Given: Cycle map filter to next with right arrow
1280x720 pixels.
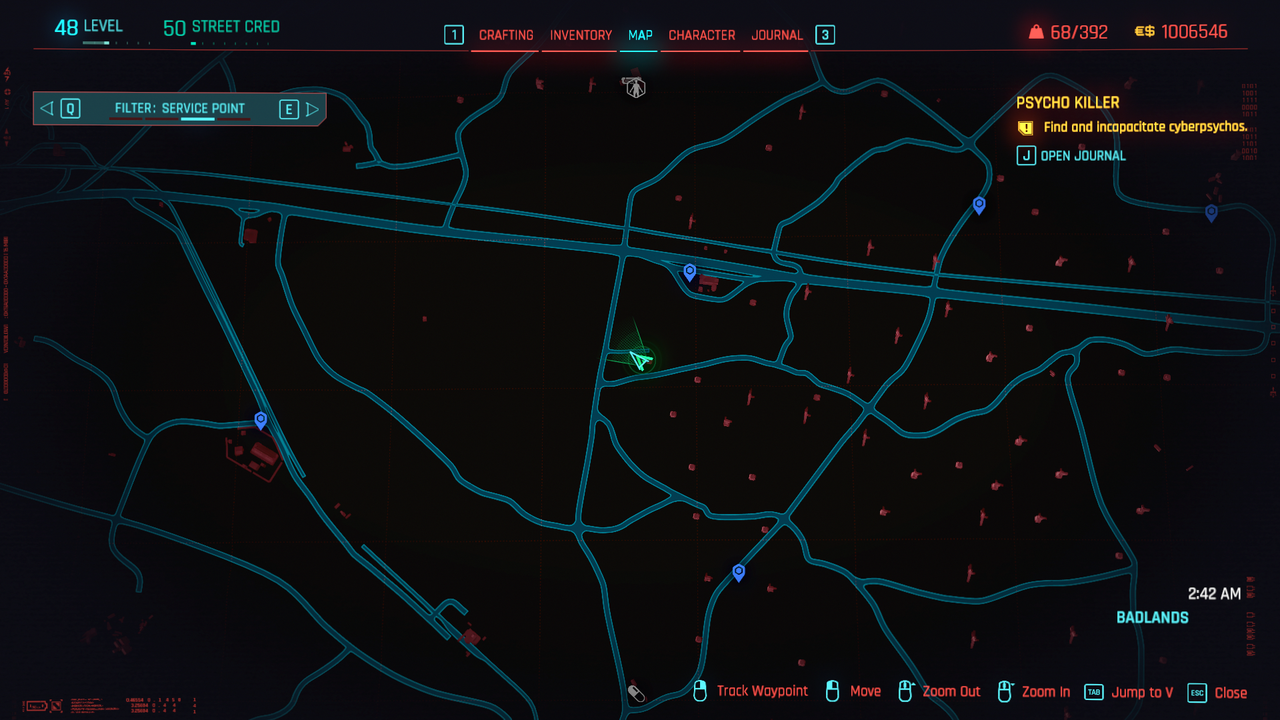Looking at the screenshot, I should (313, 109).
